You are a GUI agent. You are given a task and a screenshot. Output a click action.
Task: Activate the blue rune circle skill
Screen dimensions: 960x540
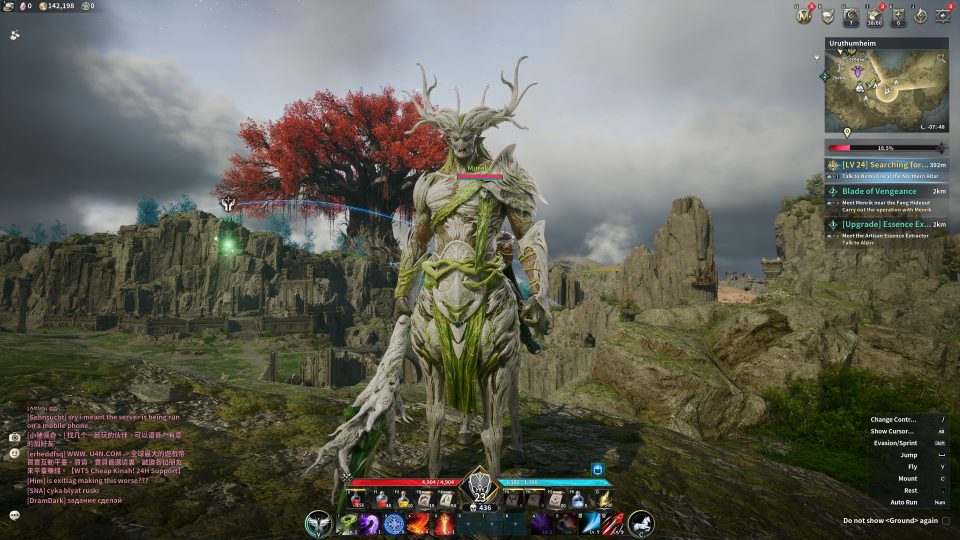pyautogui.click(x=394, y=523)
